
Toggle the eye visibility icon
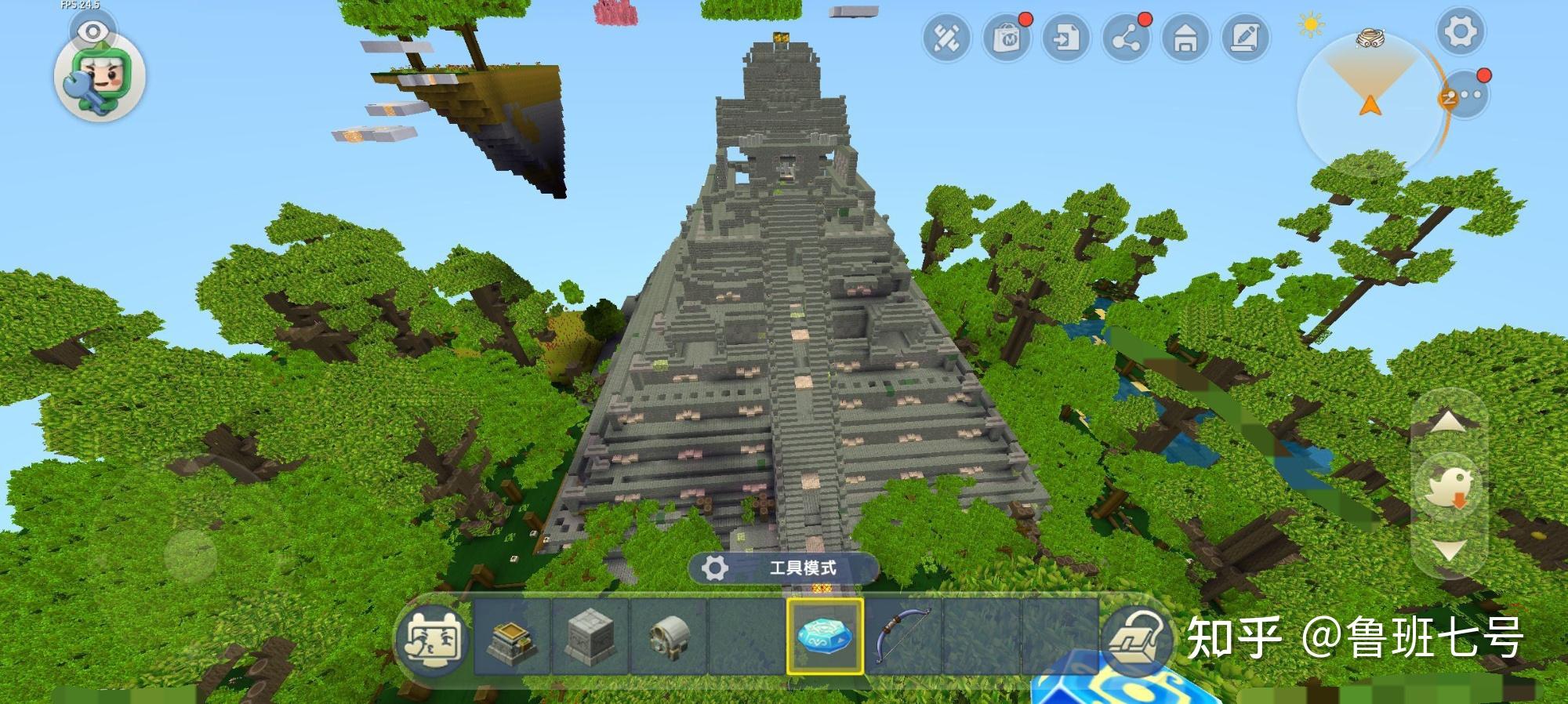point(93,31)
